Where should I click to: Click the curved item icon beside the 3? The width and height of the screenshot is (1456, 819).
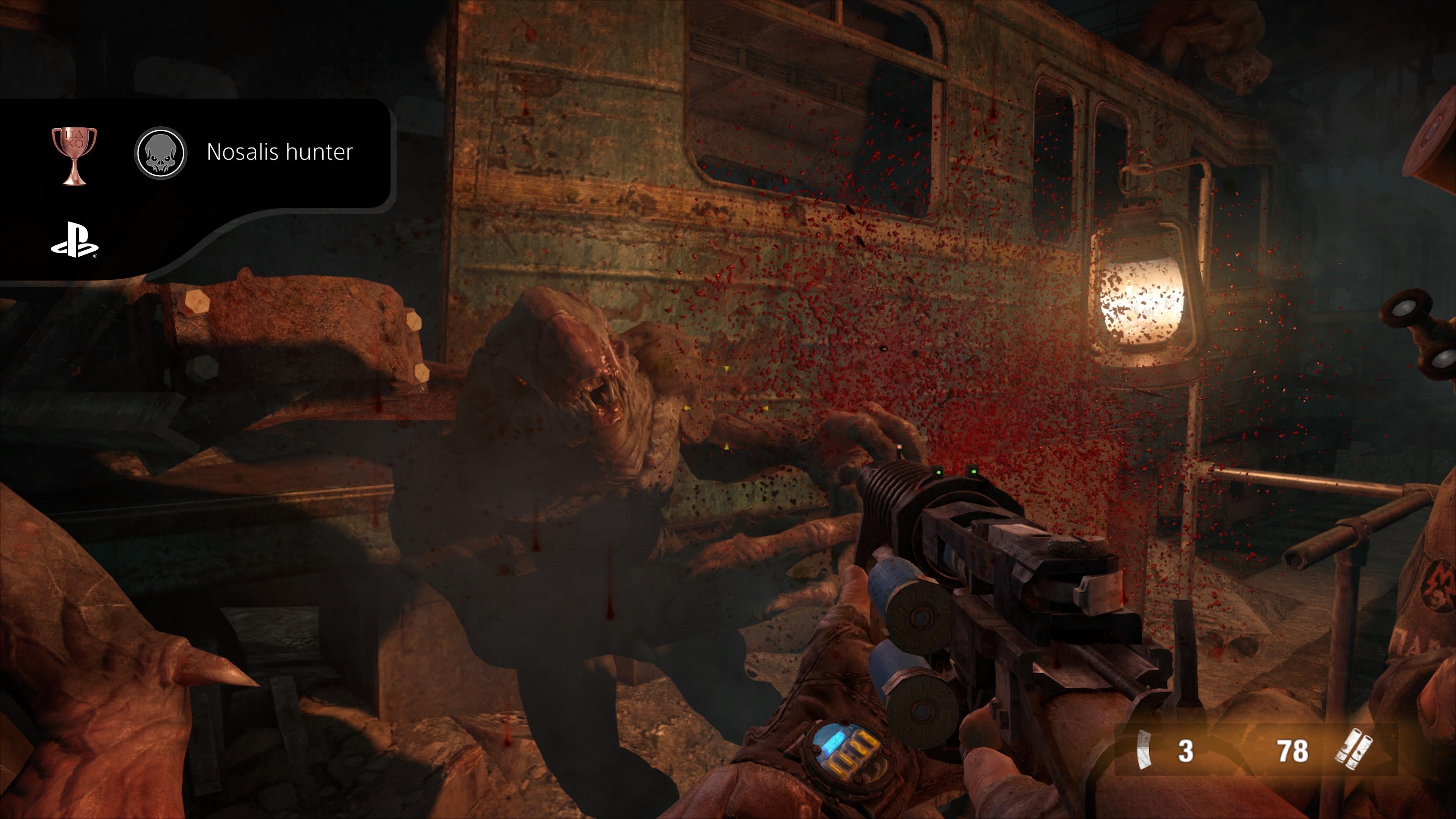pos(1144,750)
